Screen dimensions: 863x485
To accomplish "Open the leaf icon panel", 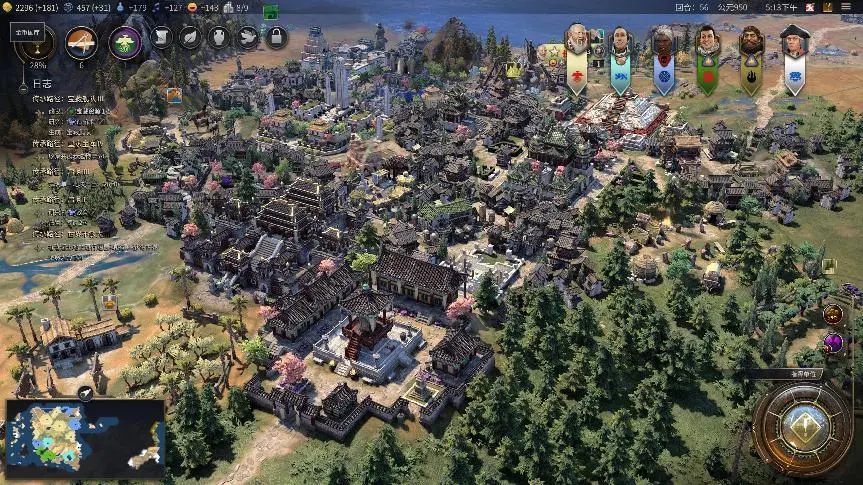I will click(x=190, y=38).
